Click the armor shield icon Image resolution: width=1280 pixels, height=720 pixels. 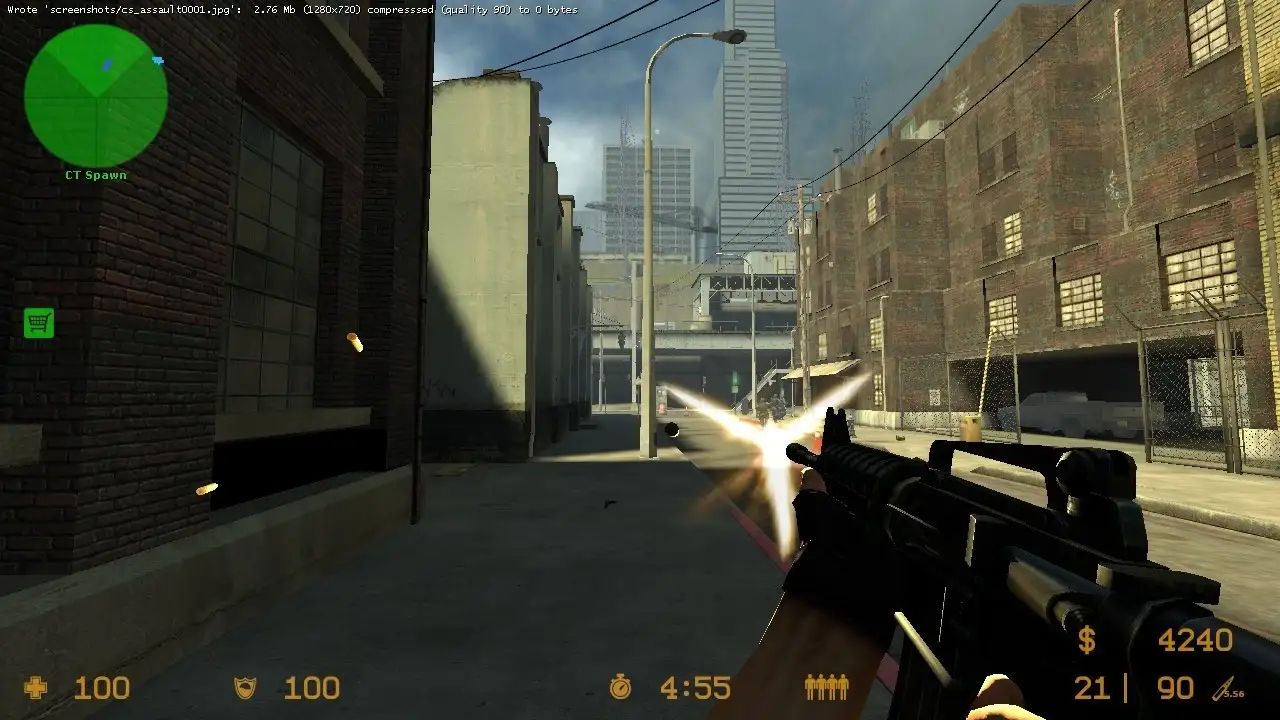click(x=243, y=688)
